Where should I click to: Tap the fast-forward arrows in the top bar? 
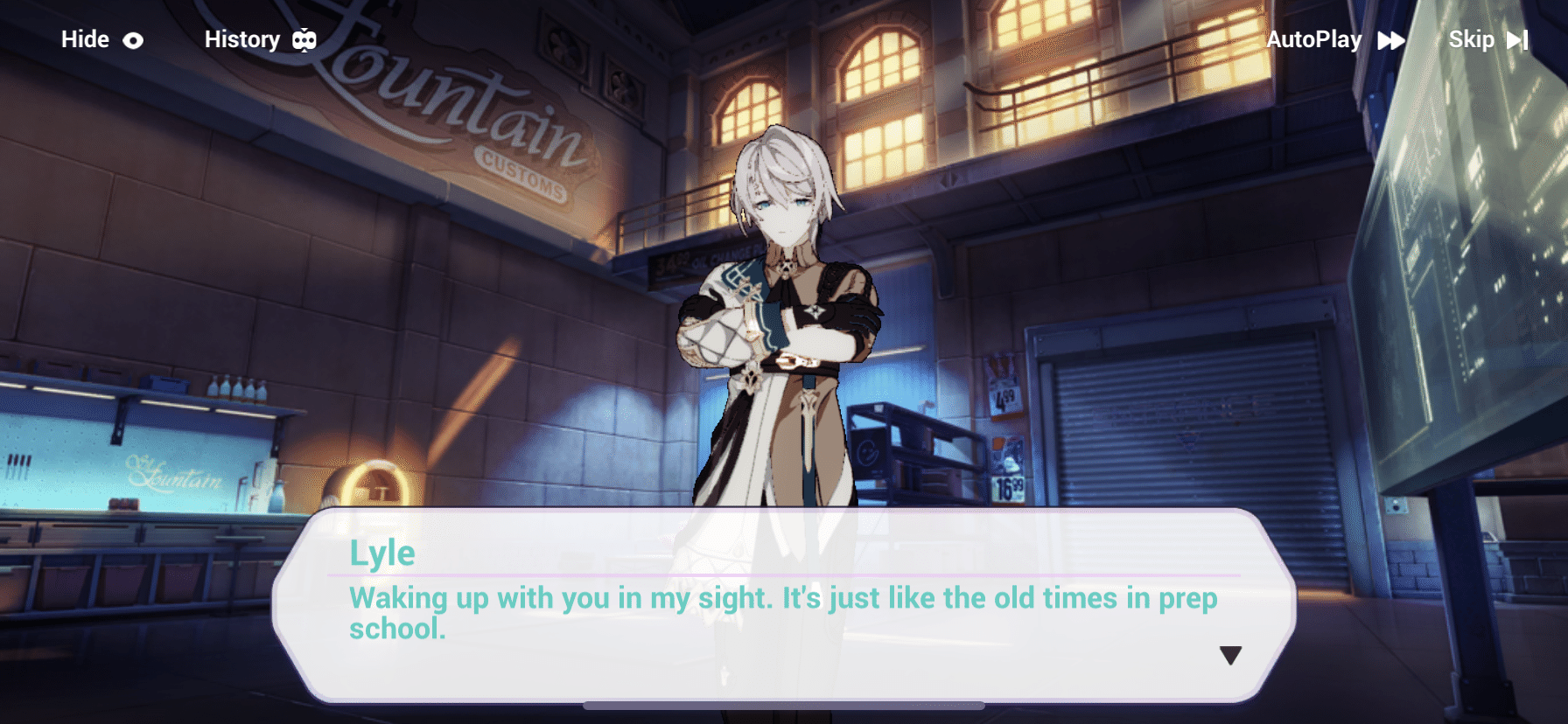[x=1390, y=39]
